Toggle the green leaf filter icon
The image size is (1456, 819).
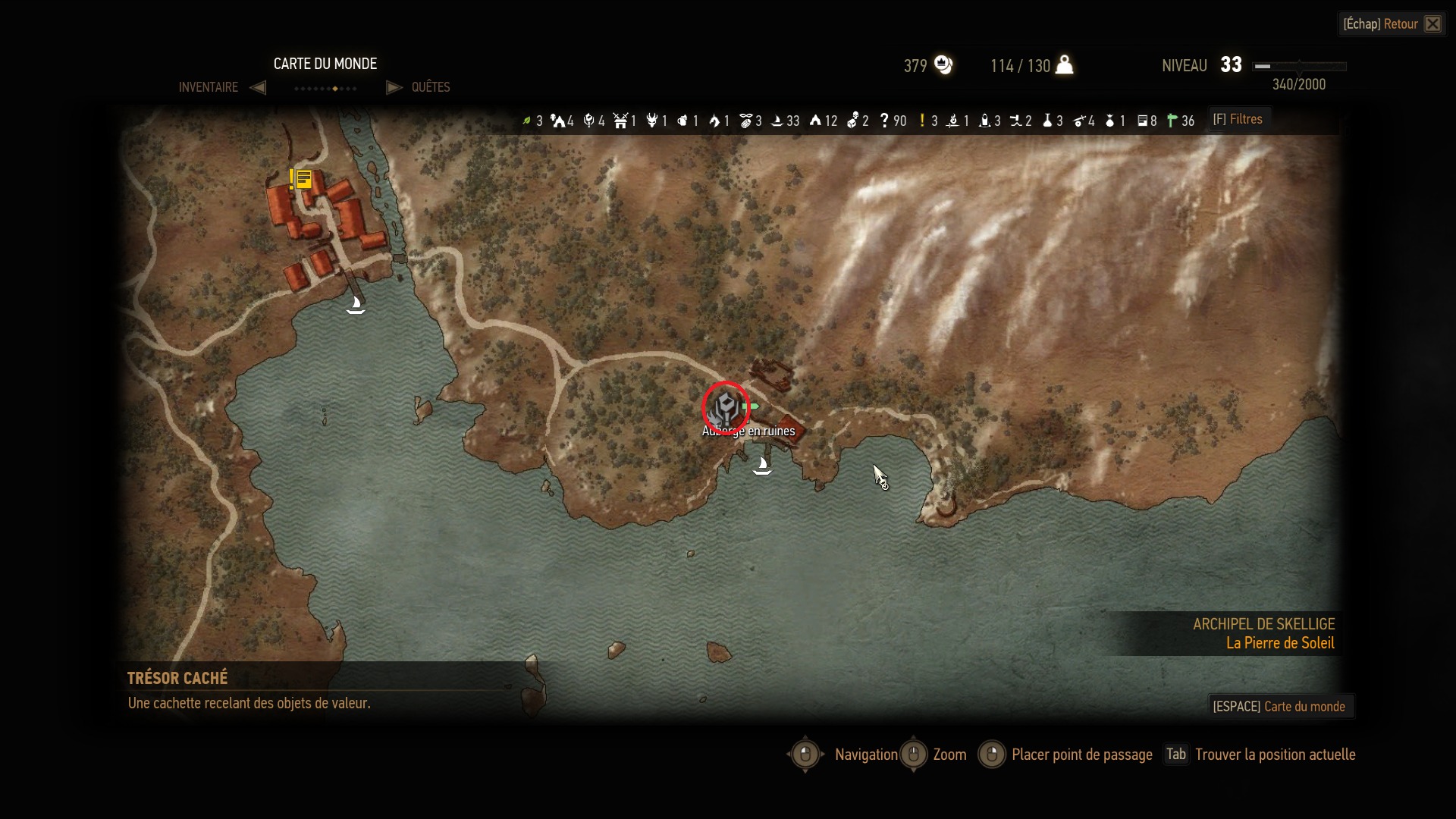[527, 121]
